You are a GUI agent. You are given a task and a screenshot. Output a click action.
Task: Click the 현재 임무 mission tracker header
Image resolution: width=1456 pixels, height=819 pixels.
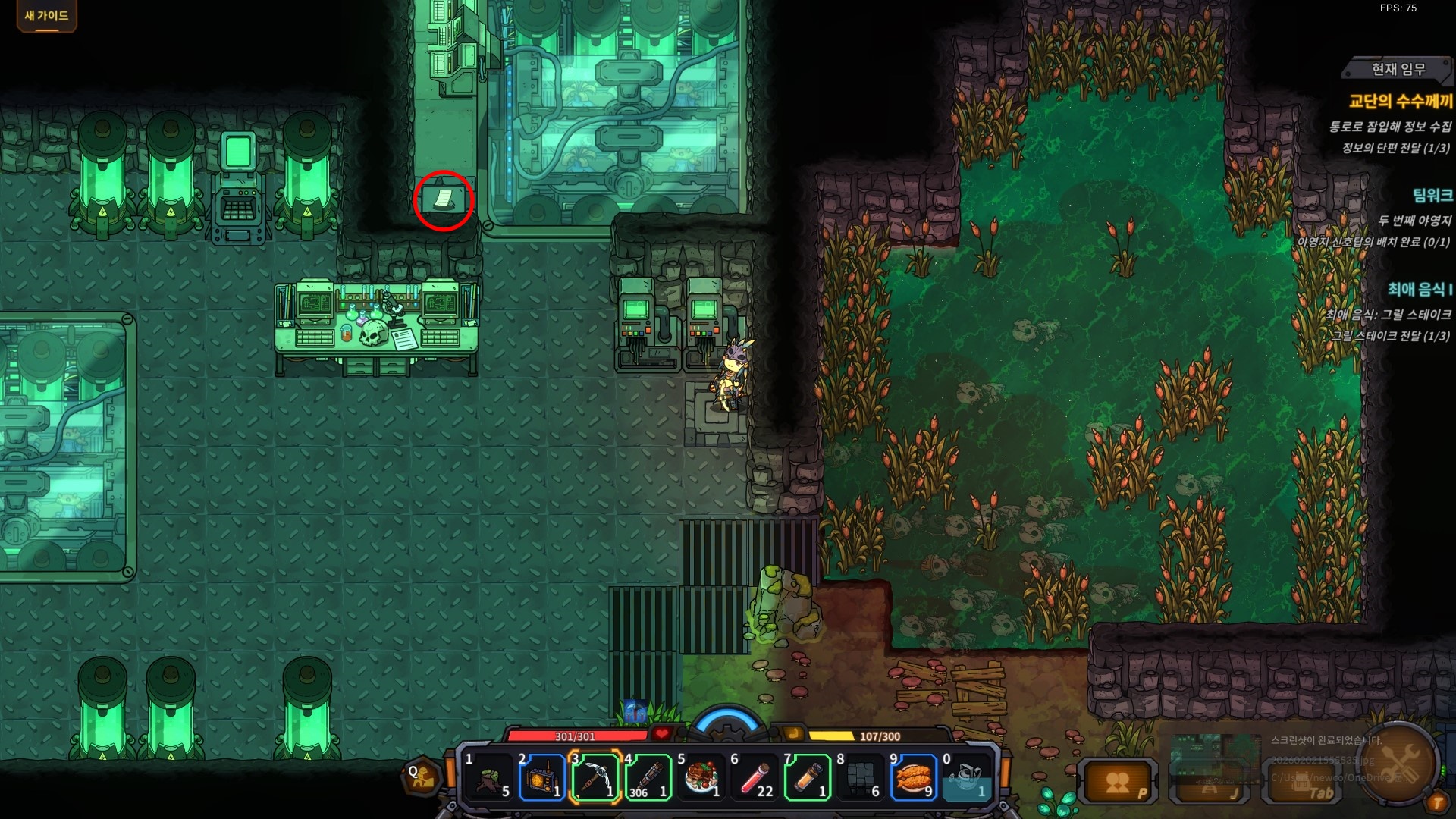pyautogui.click(x=1398, y=70)
